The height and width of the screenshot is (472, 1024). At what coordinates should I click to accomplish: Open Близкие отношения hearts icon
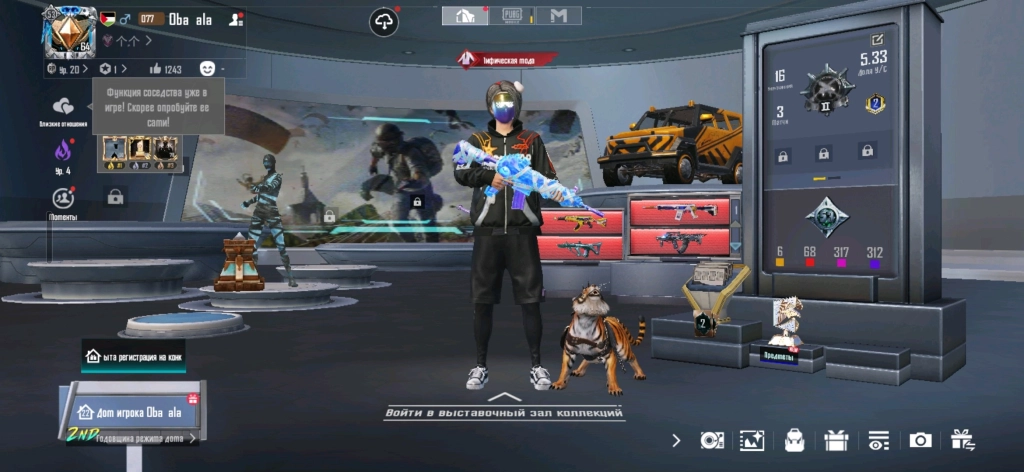[x=63, y=107]
